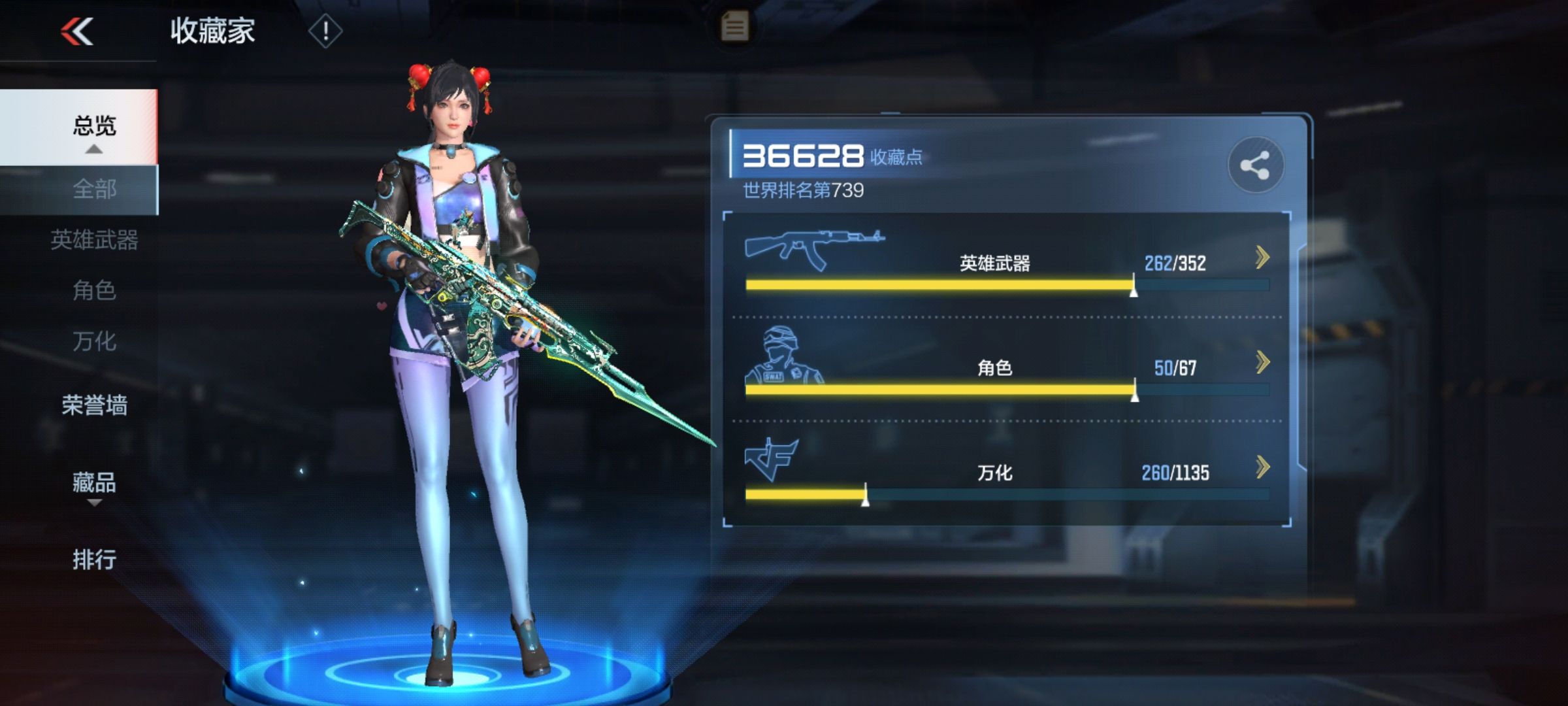Image resolution: width=1568 pixels, height=706 pixels.
Task: Expand the 藏品 collection section
Action: click(x=94, y=484)
